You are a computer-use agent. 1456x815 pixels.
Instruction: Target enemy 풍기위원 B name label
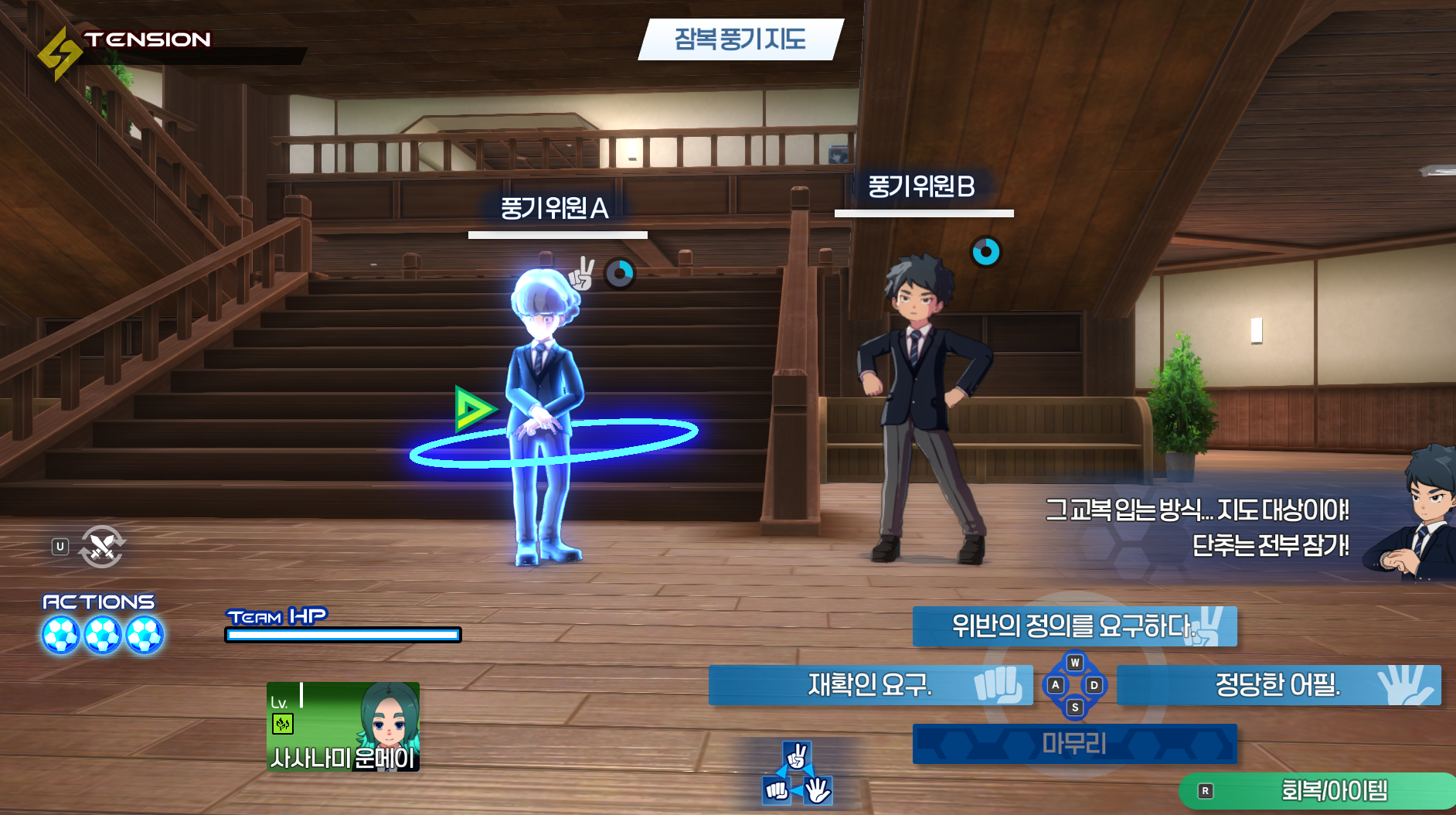click(921, 186)
